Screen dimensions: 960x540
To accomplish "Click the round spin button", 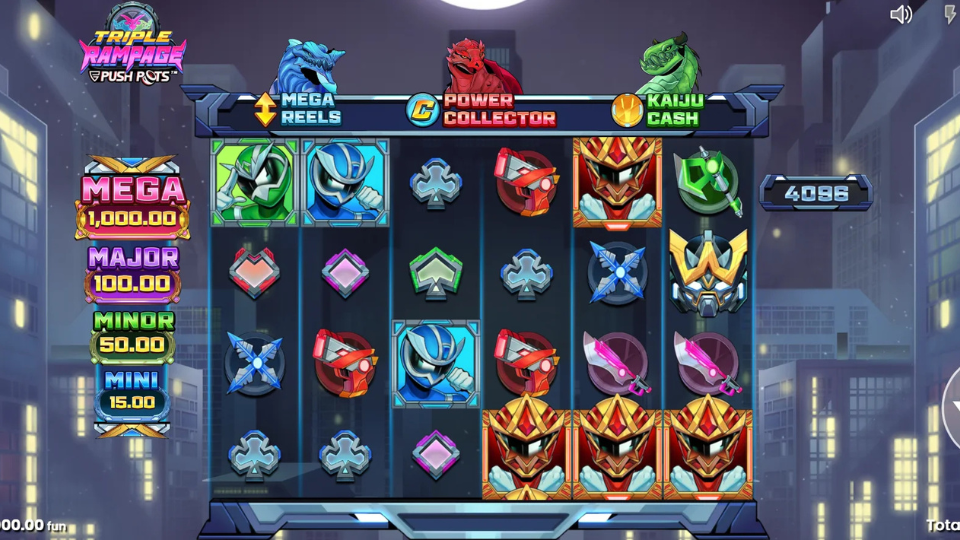I will coord(953,410).
